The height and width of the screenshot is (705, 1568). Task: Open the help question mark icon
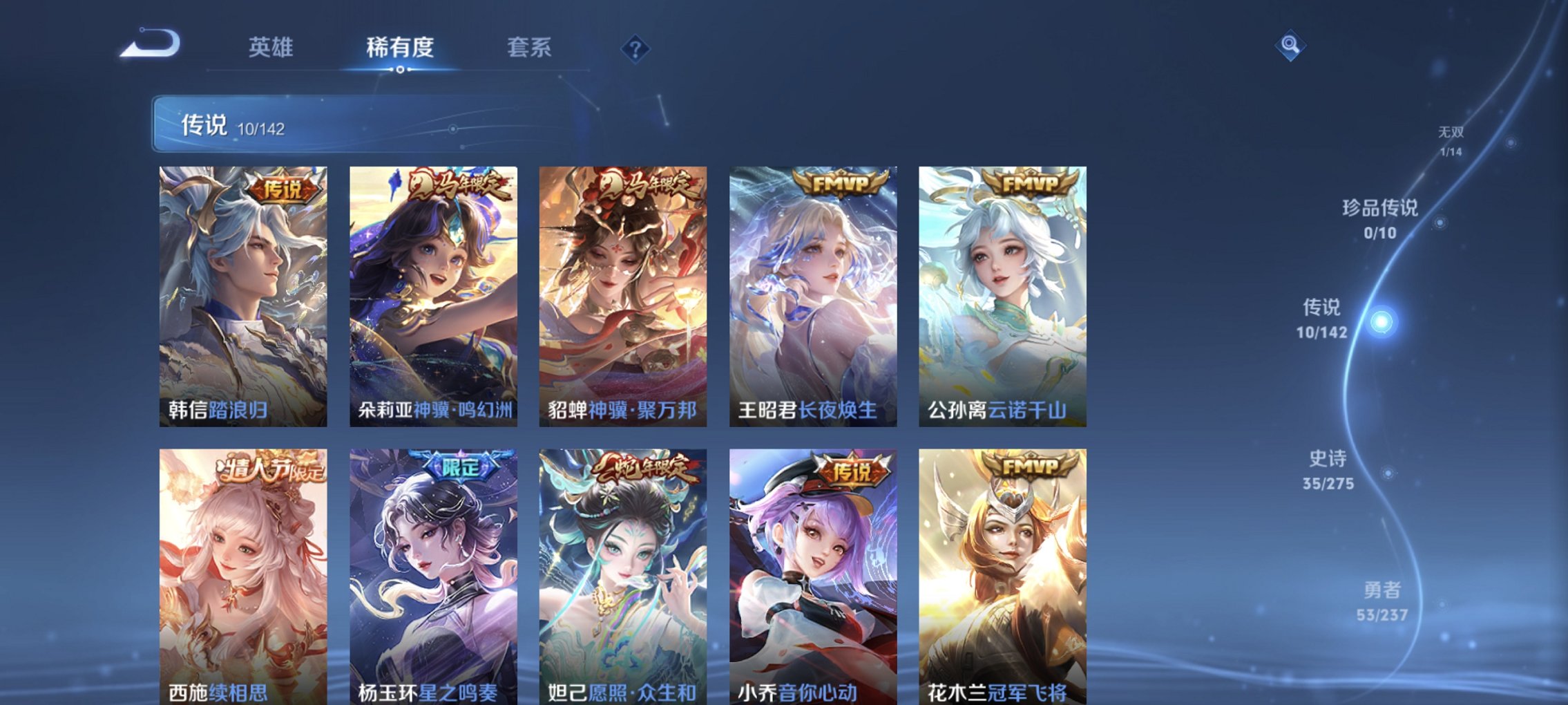click(x=635, y=47)
